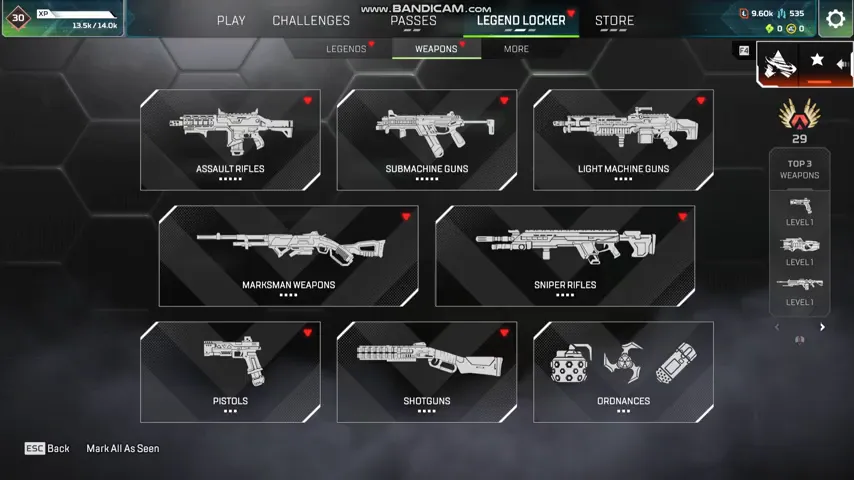Image resolution: width=854 pixels, height=480 pixels.
Task: Go to the Passes tab
Action: (413, 20)
